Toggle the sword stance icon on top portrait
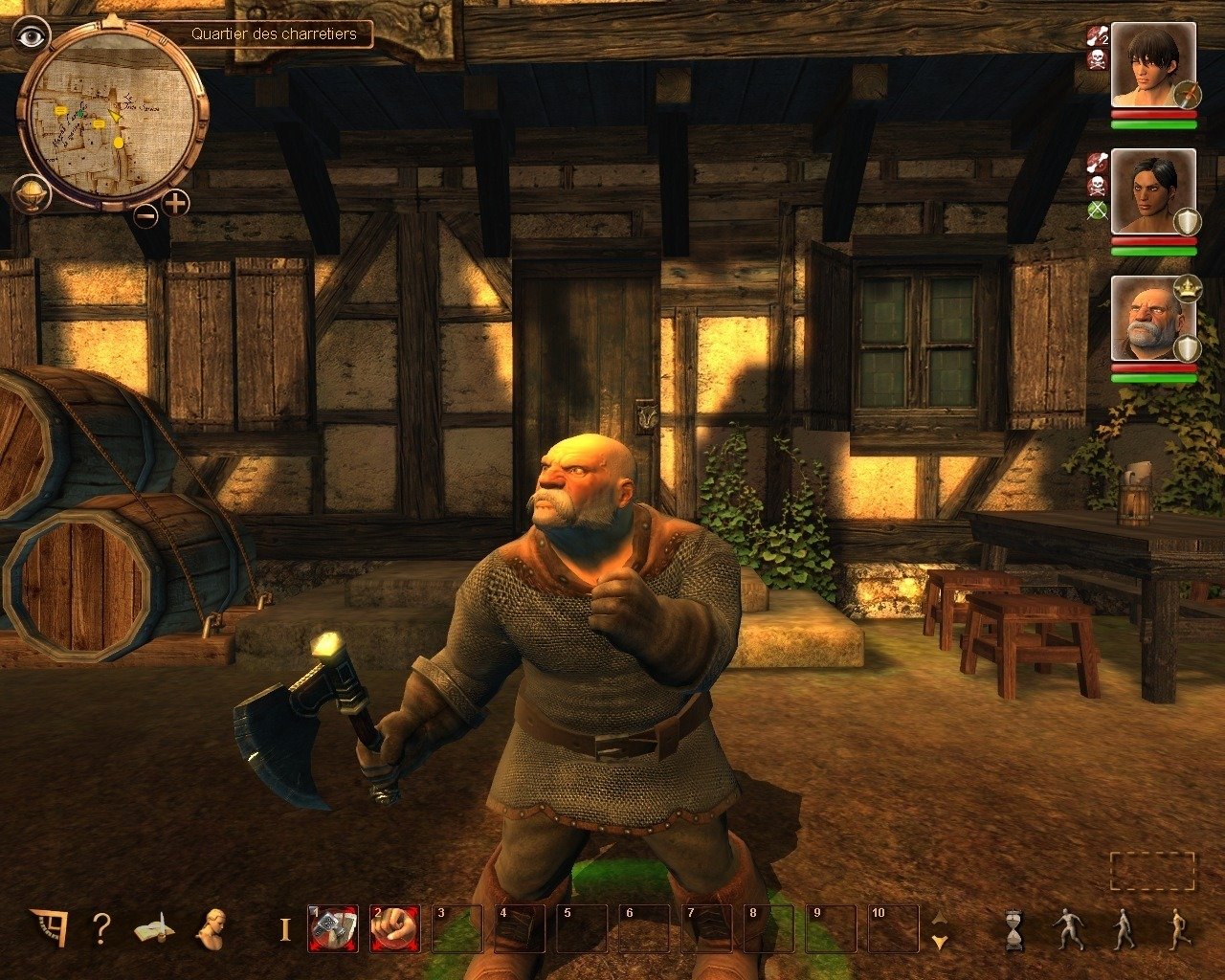Image resolution: width=1225 pixels, height=980 pixels. click(1188, 95)
